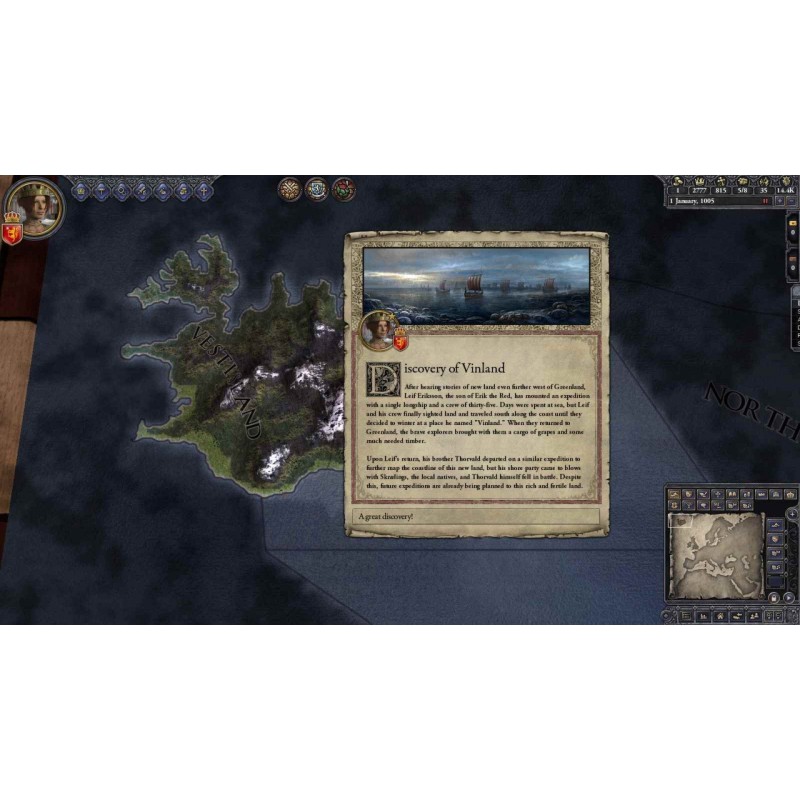Open the ruler's character portrait
This screenshot has height=800, width=800.
(x=37, y=206)
